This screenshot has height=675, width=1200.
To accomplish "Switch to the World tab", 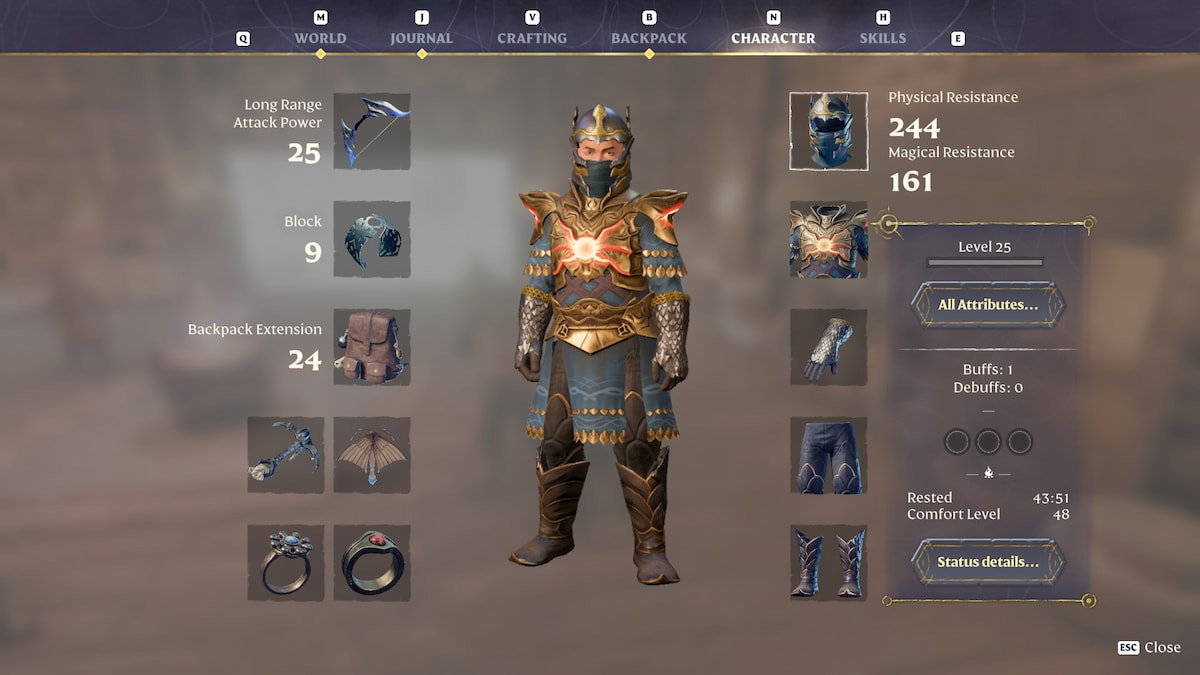I will click(x=320, y=38).
